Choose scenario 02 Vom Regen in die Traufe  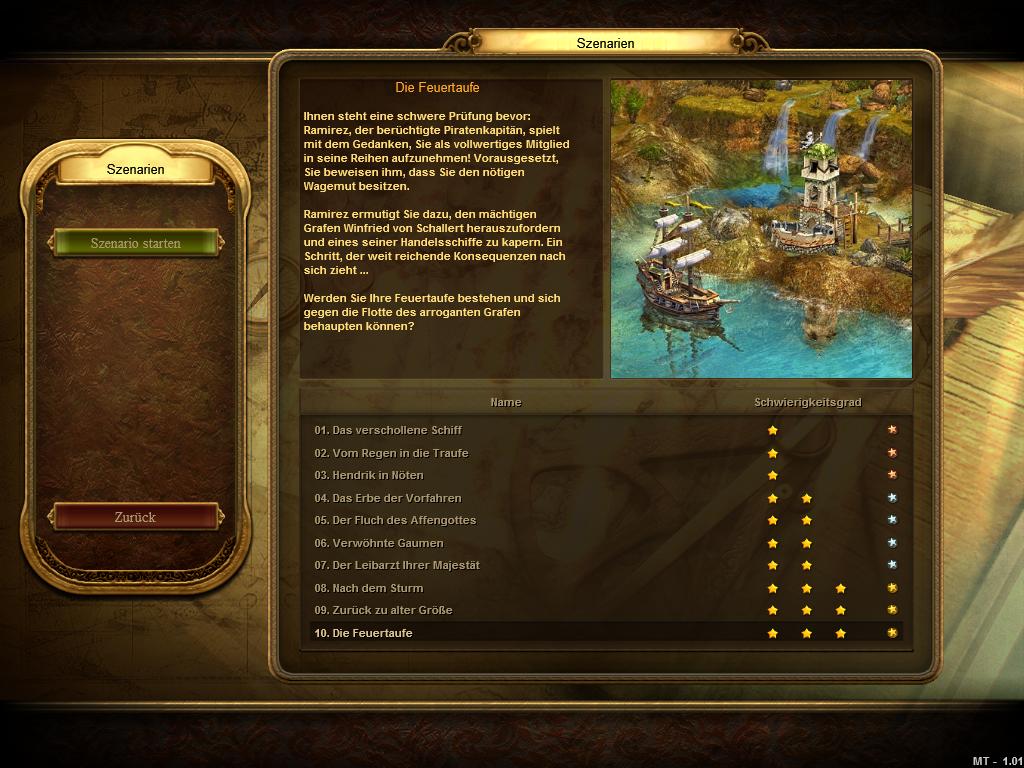(391, 453)
